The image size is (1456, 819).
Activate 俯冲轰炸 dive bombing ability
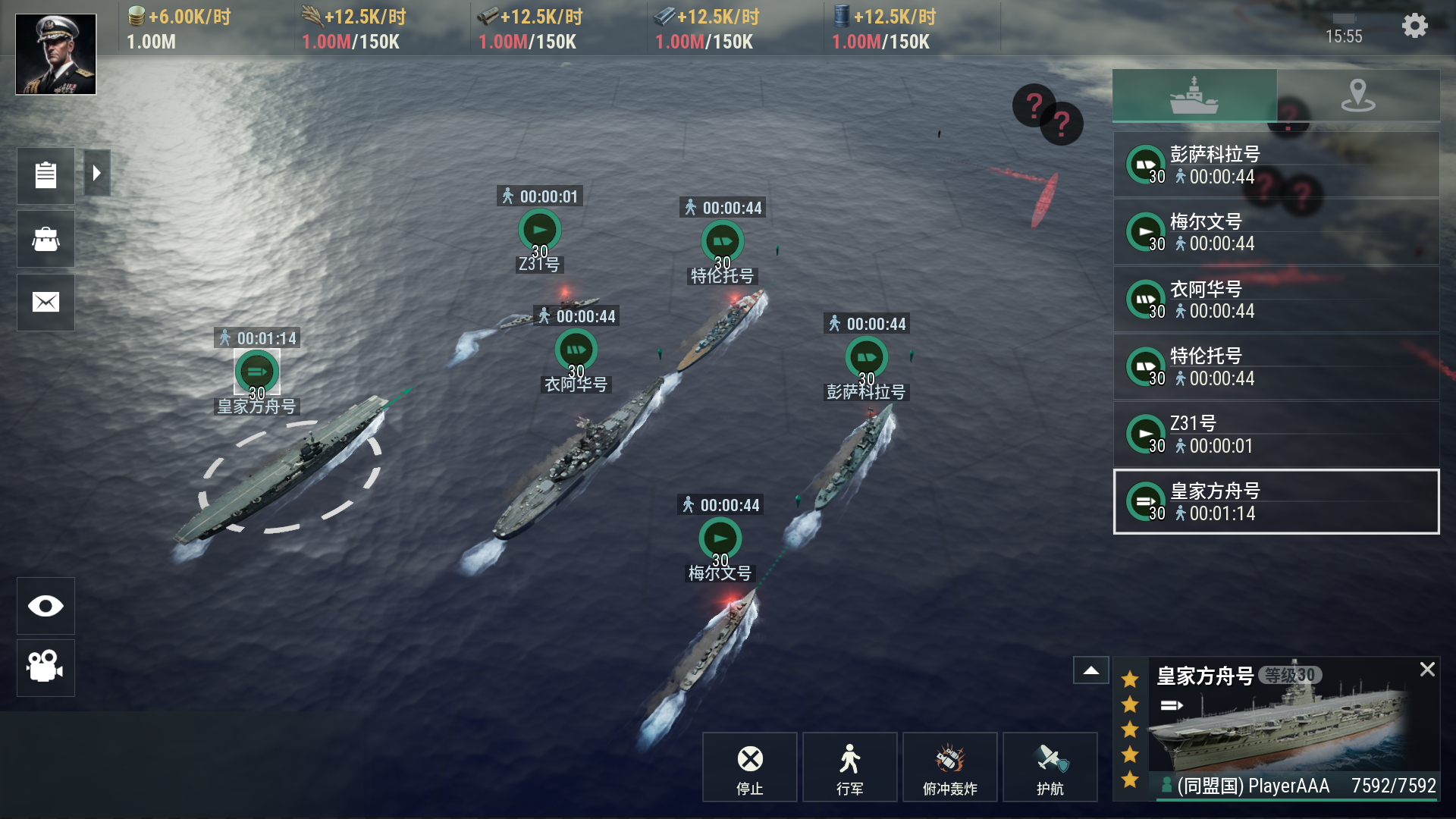(949, 767)
